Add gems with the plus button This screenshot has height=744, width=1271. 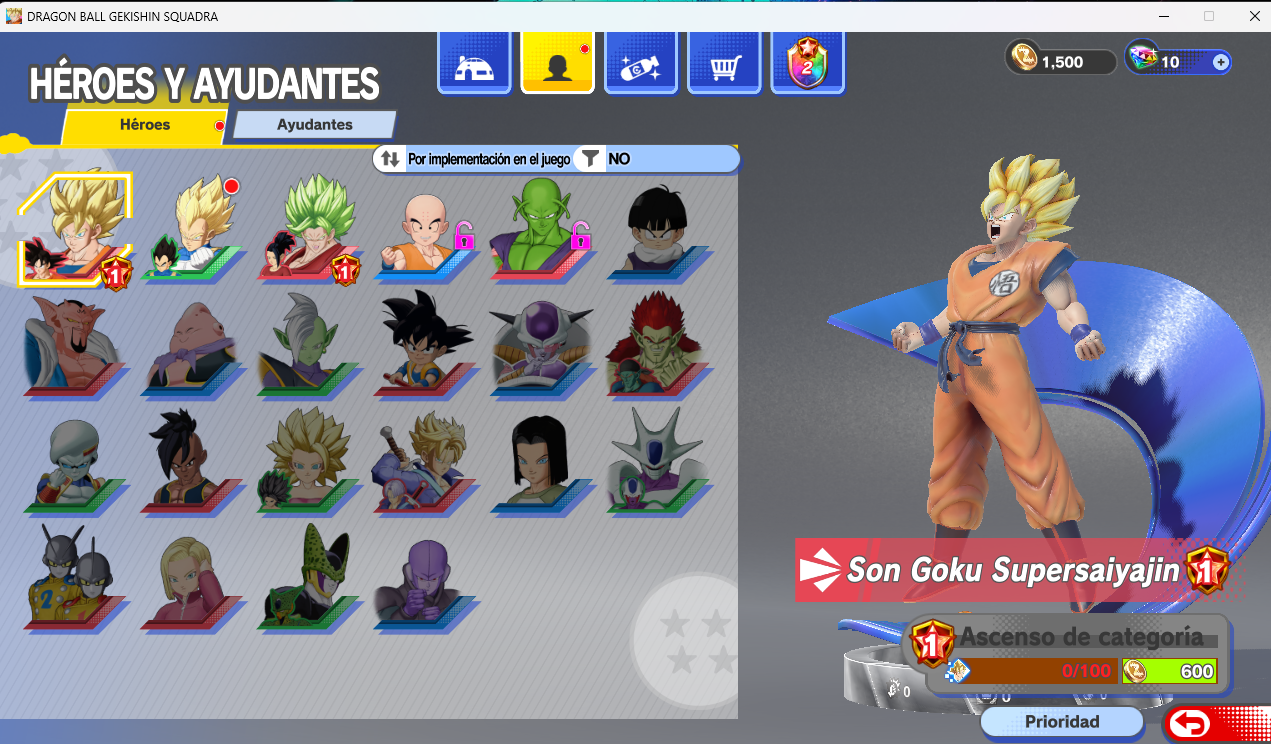coord(1220,62)
